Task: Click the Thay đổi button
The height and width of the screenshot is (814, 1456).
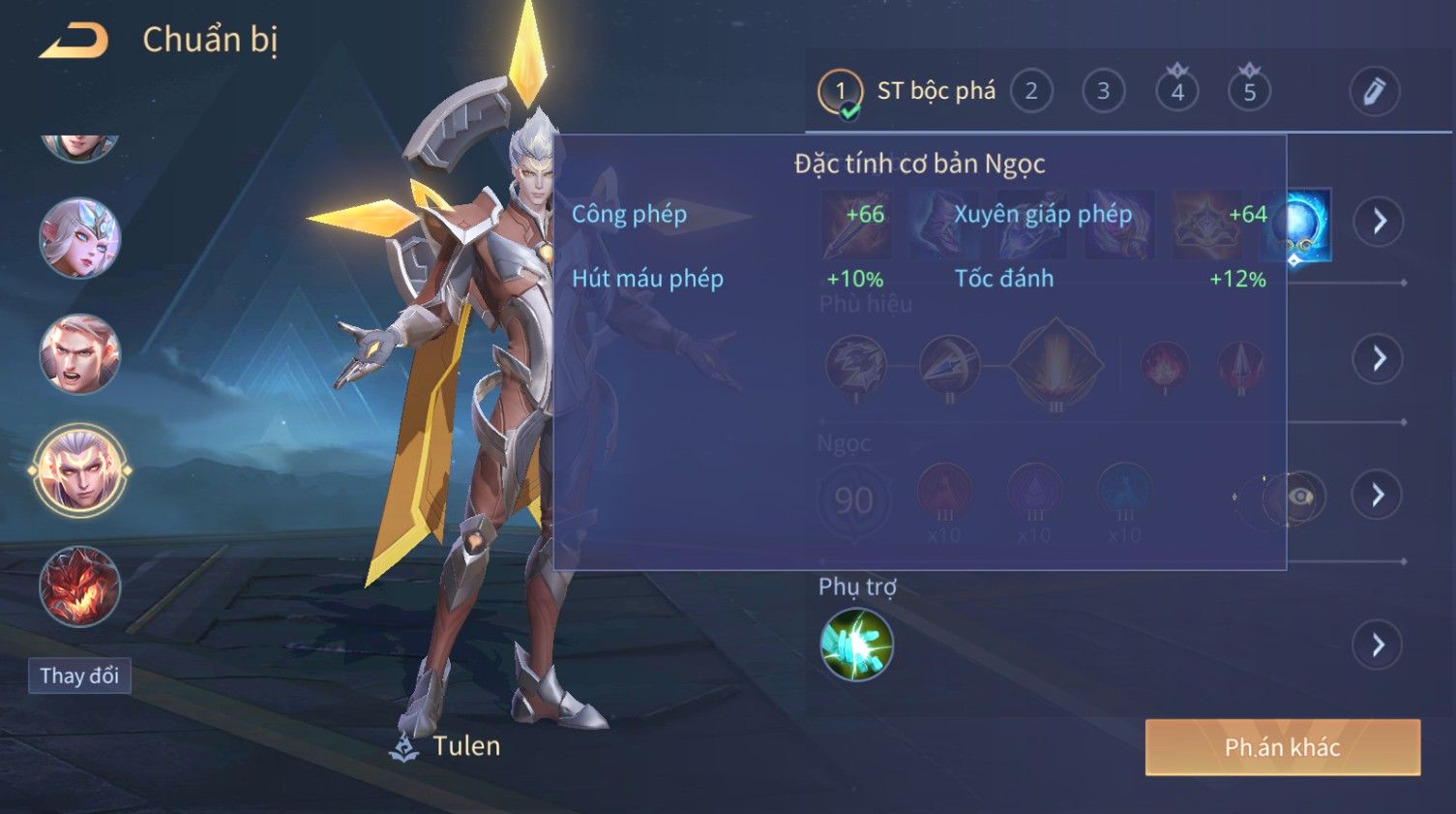Action: (x=79, y=676)
